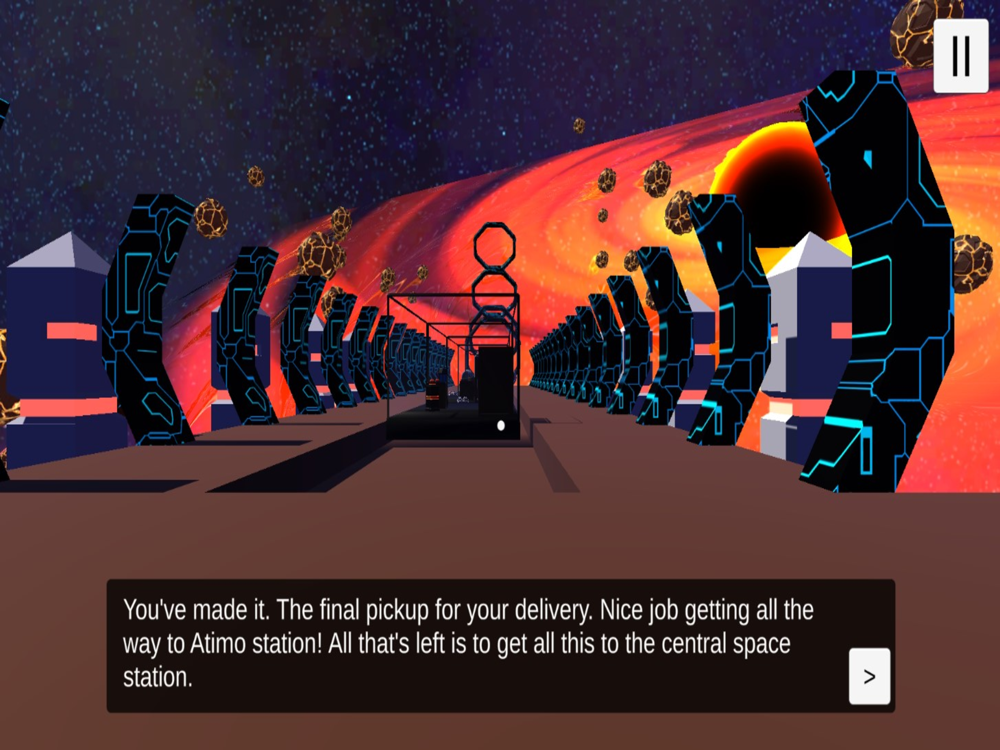Pause the game with the top-right button
Image resolution: width=1000 pixels, height=750 pixels.
pyautogui.click(x=960, y=56)
